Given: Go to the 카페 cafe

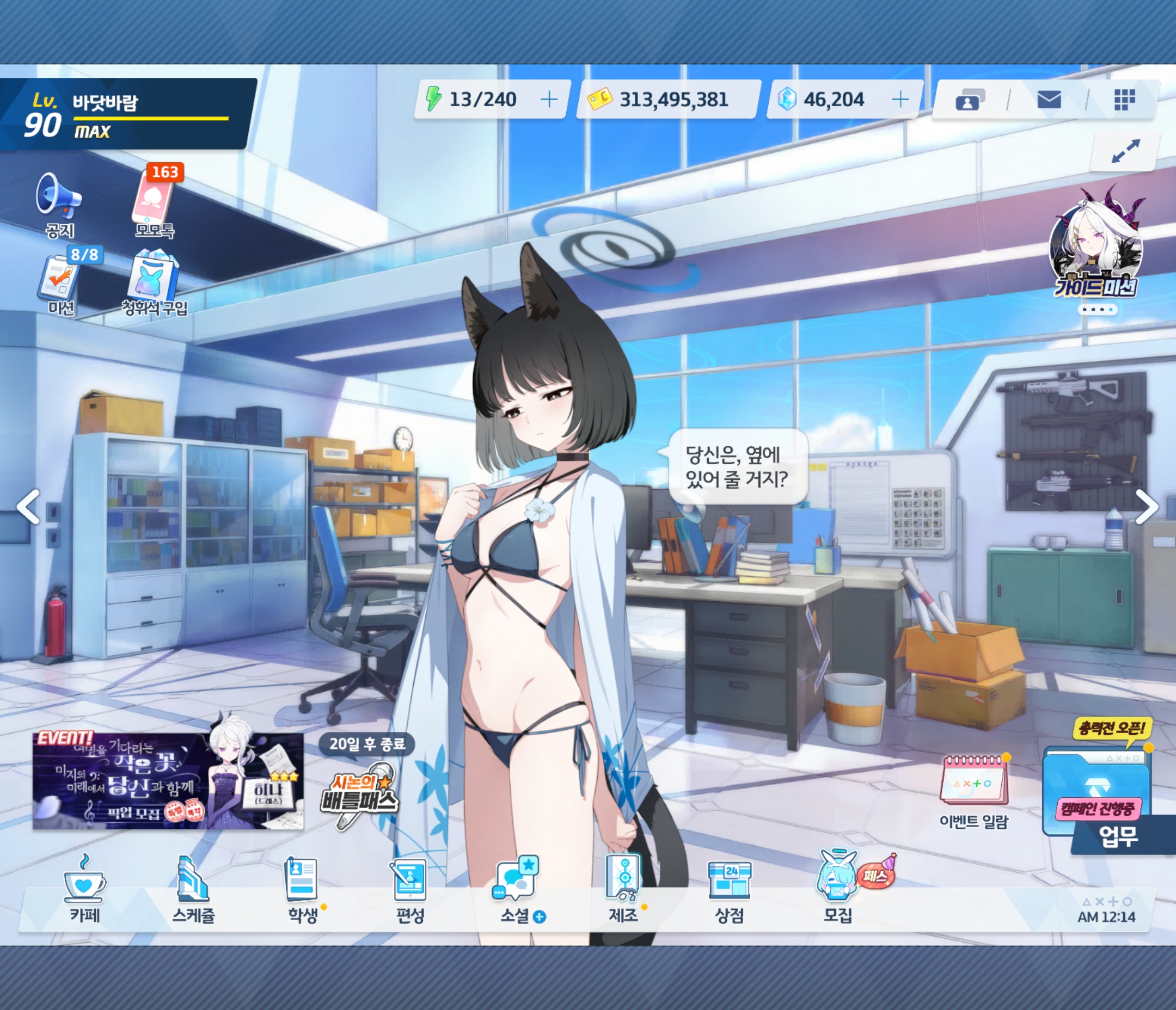Looking at the screenshot, I should point(84,888).
